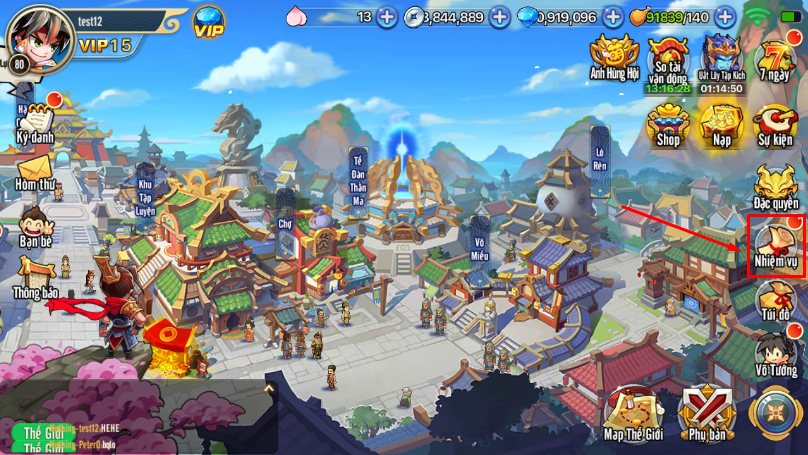The height and width of the screenshot is (455, 808).
Task: Open the Võ Tướng heroes menu
Action: (776, 357)
